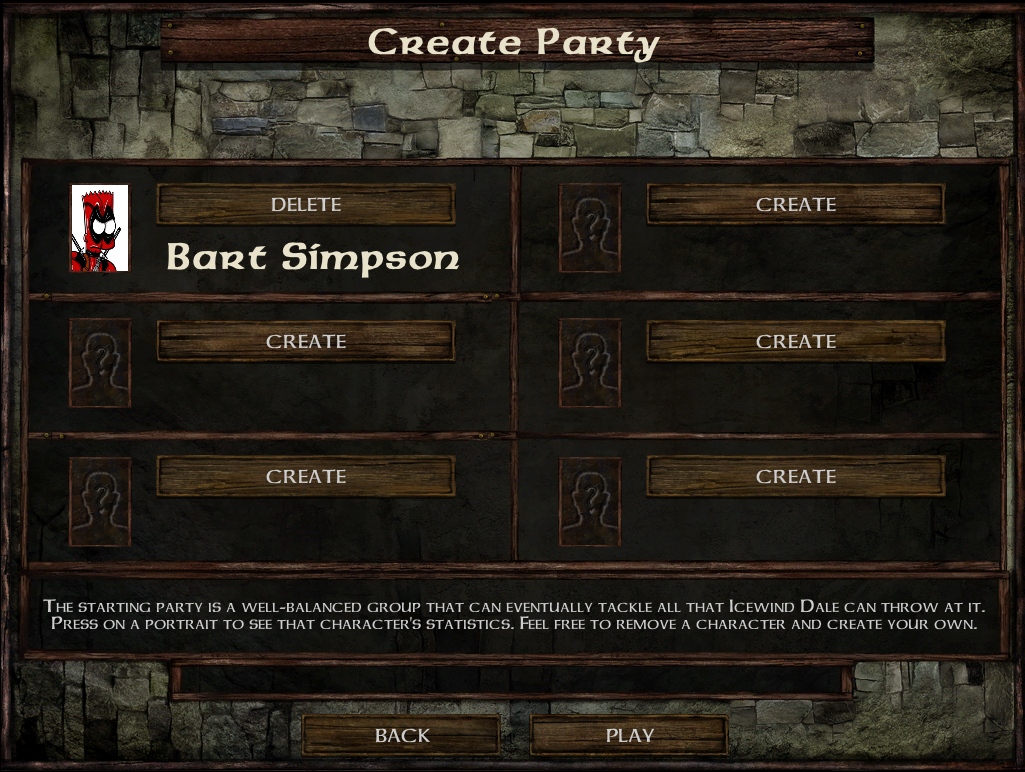Delete the Bart Simpson character
1025x772 pixels.
click(x=305, y=204)
